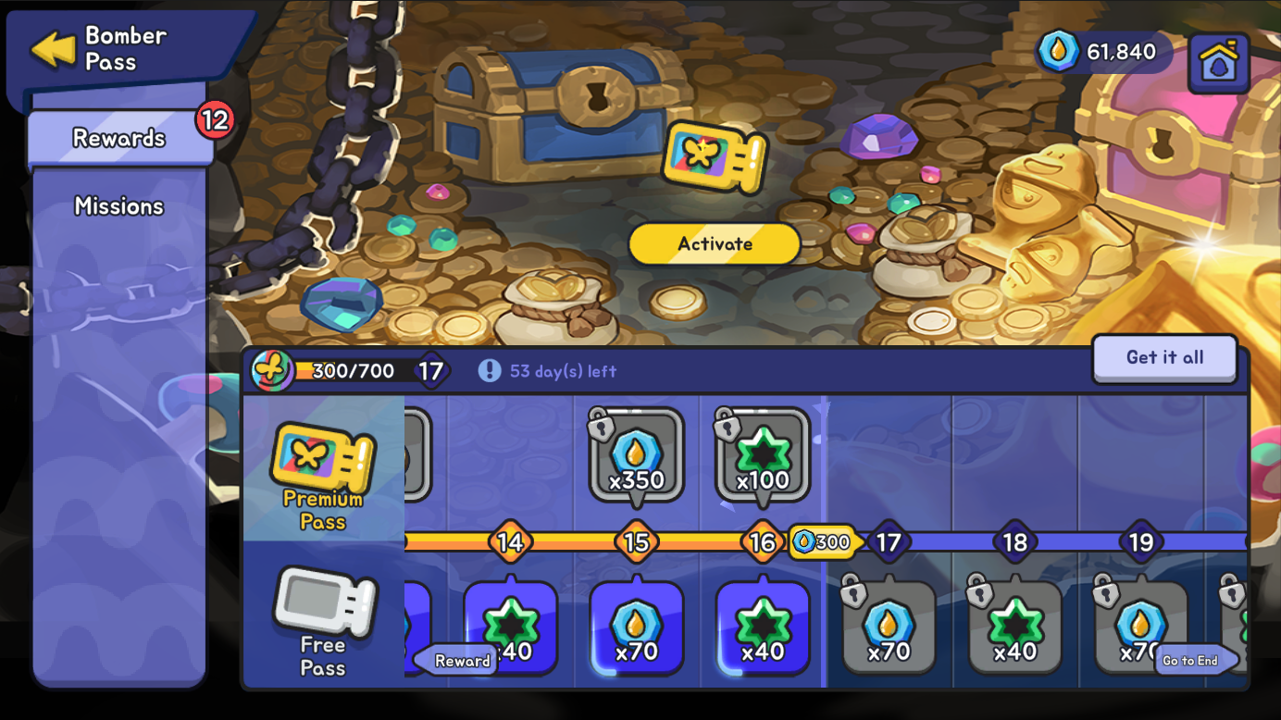This screenshot has width=1281, height=720.
Task: Click the blue info icon near day counter
Action: [489, 371]
